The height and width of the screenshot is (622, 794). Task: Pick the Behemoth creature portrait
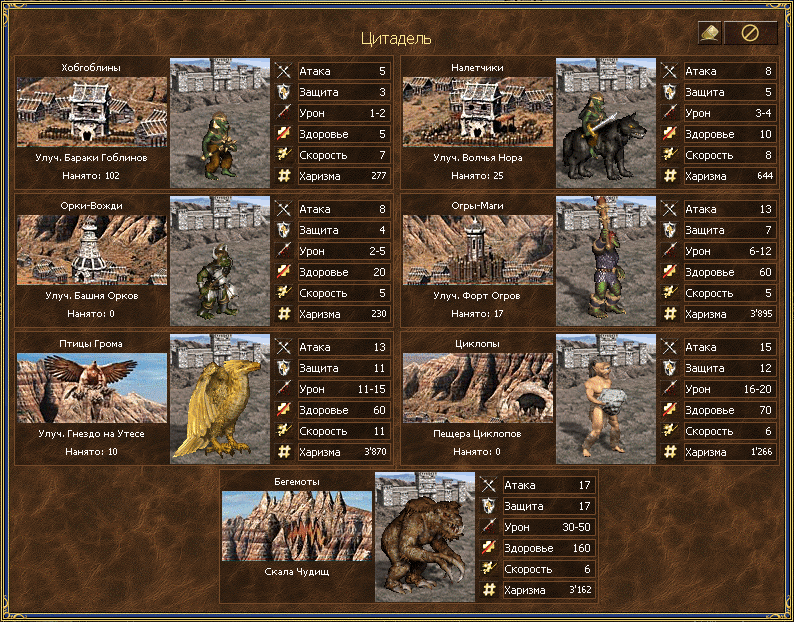(425, 536)
